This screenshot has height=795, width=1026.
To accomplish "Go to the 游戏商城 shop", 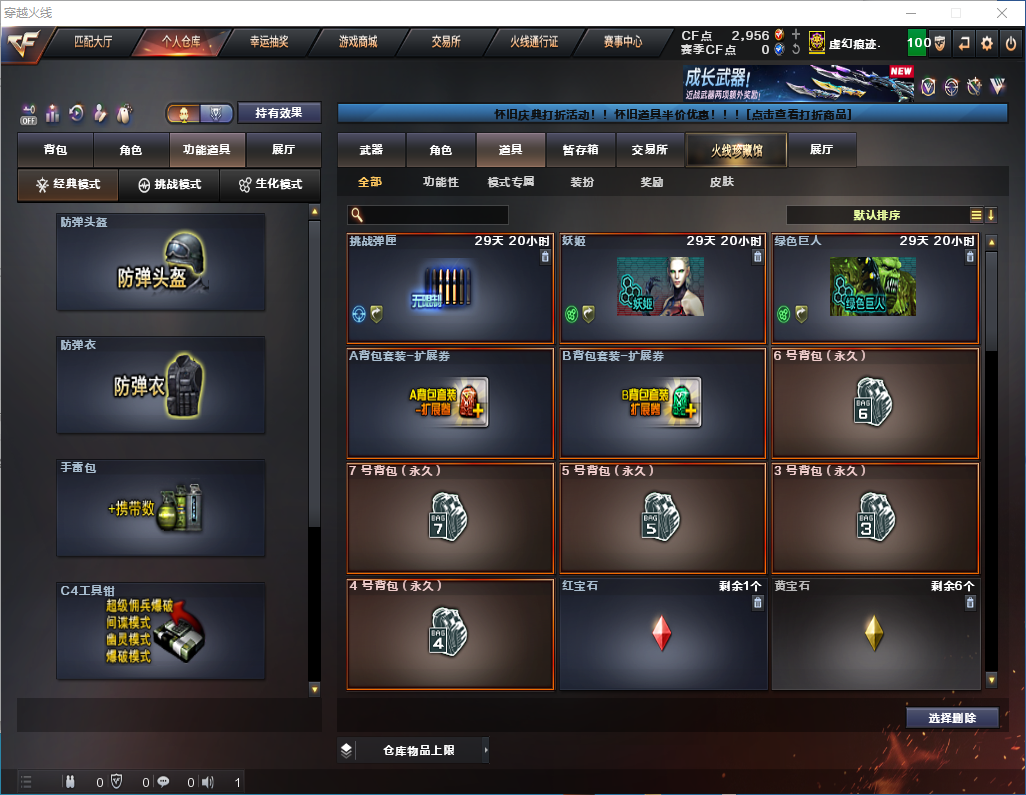I will point(357,42).
